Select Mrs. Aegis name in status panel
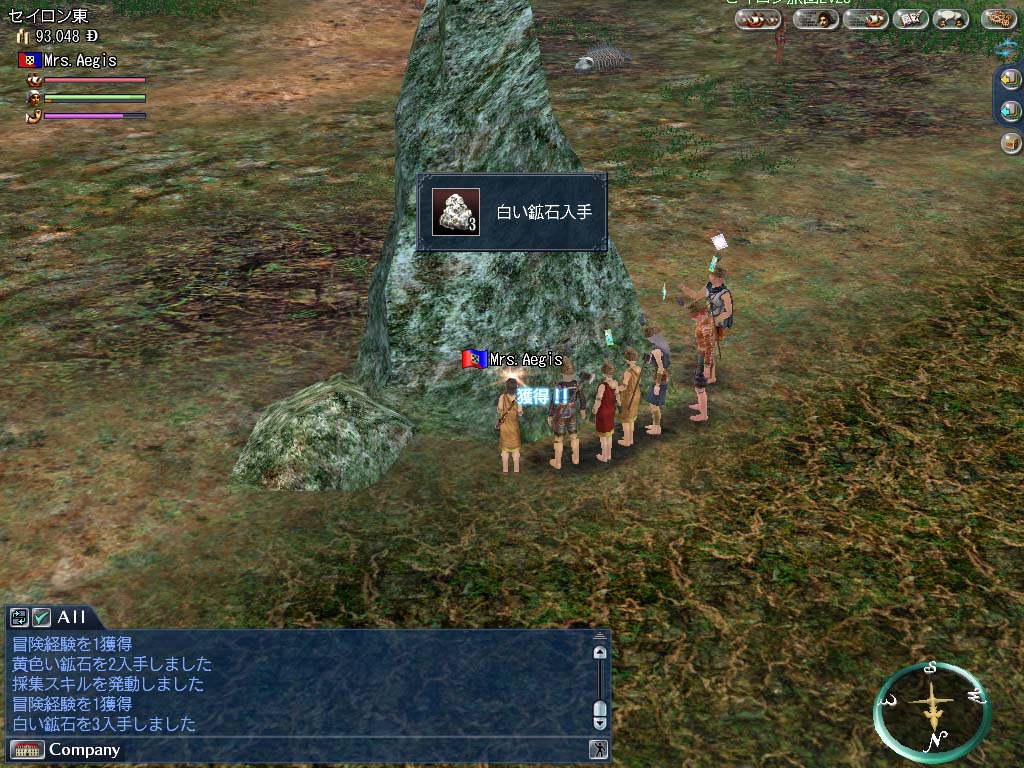1024x768 pixels. tap(80, 61)
